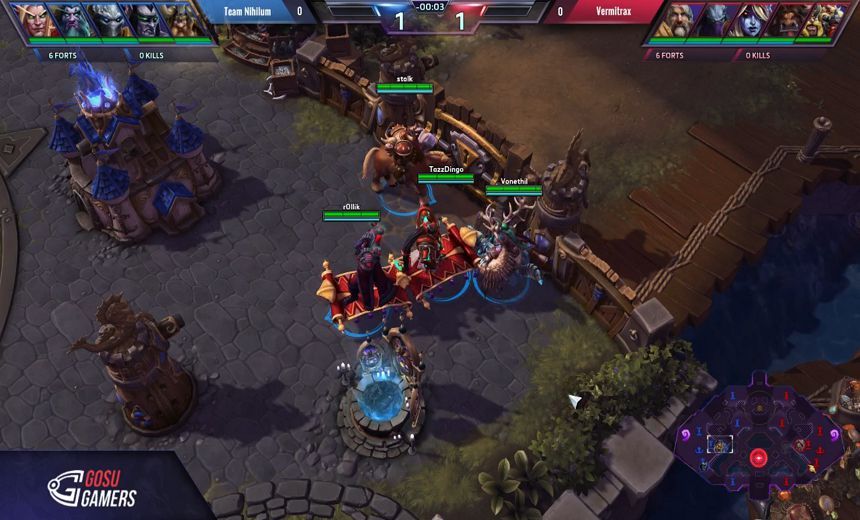Choose the blue-skinned female hero portrait on red team

[x=754, y=20]
